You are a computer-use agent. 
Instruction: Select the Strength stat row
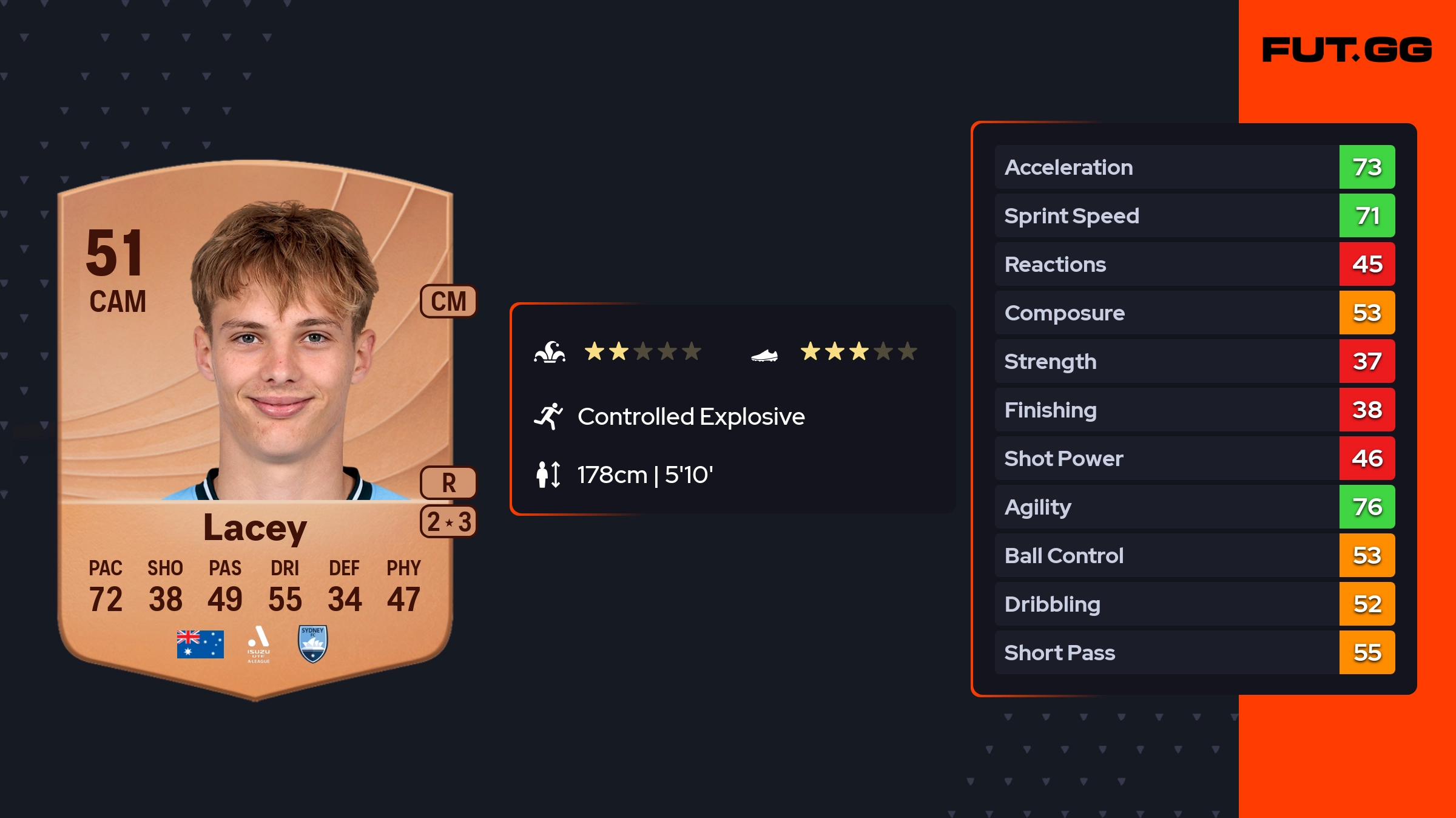1195,361
